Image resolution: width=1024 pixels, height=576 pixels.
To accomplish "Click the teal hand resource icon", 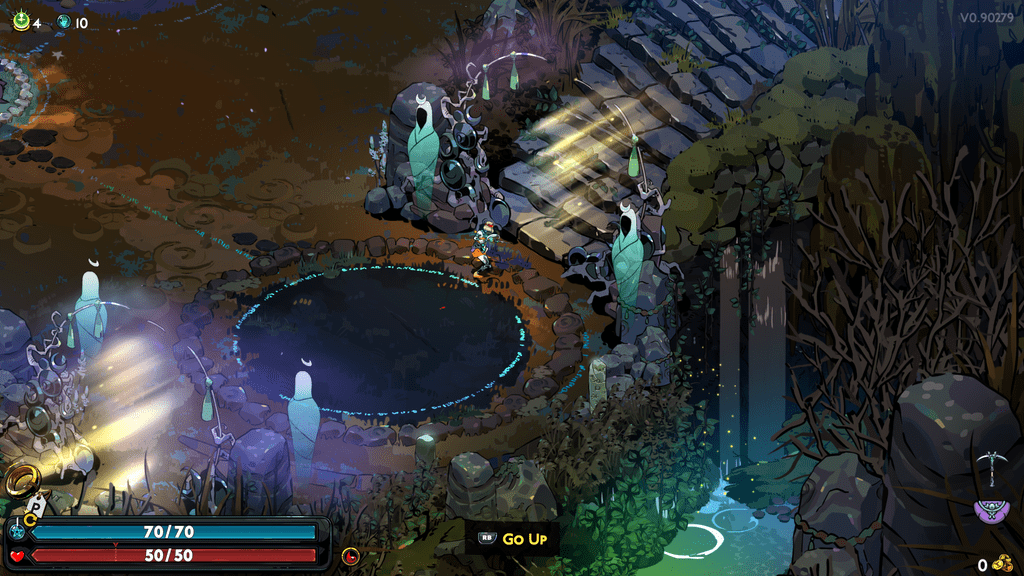I will 64,21.
